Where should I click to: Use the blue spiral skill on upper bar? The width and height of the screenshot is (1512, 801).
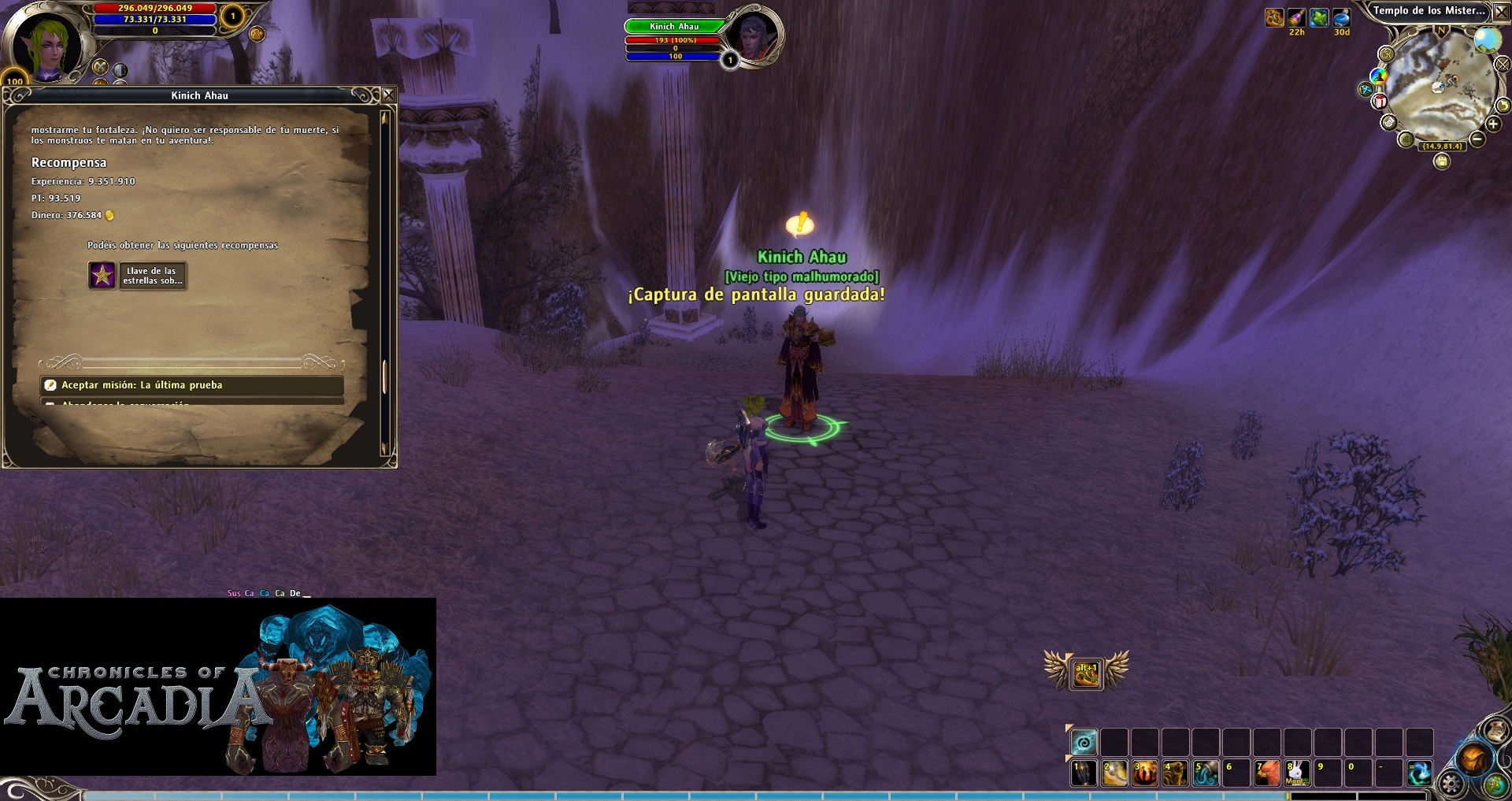click(1084, 742)
